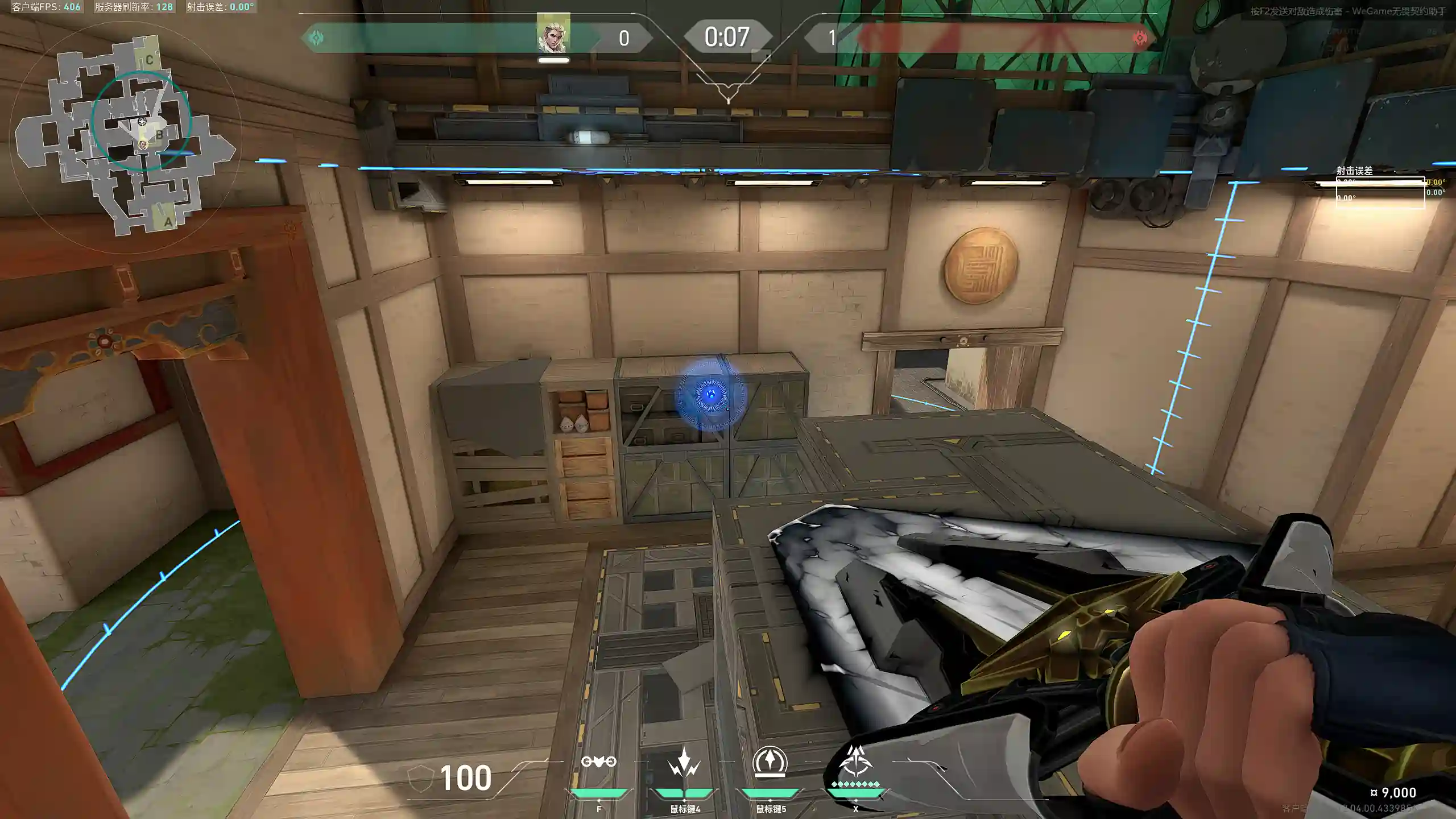Image resolution: width=1456 pixels, height=819 pixels.
Task: Activate the Owl Drone ability icon
Action: pos(598,762)
